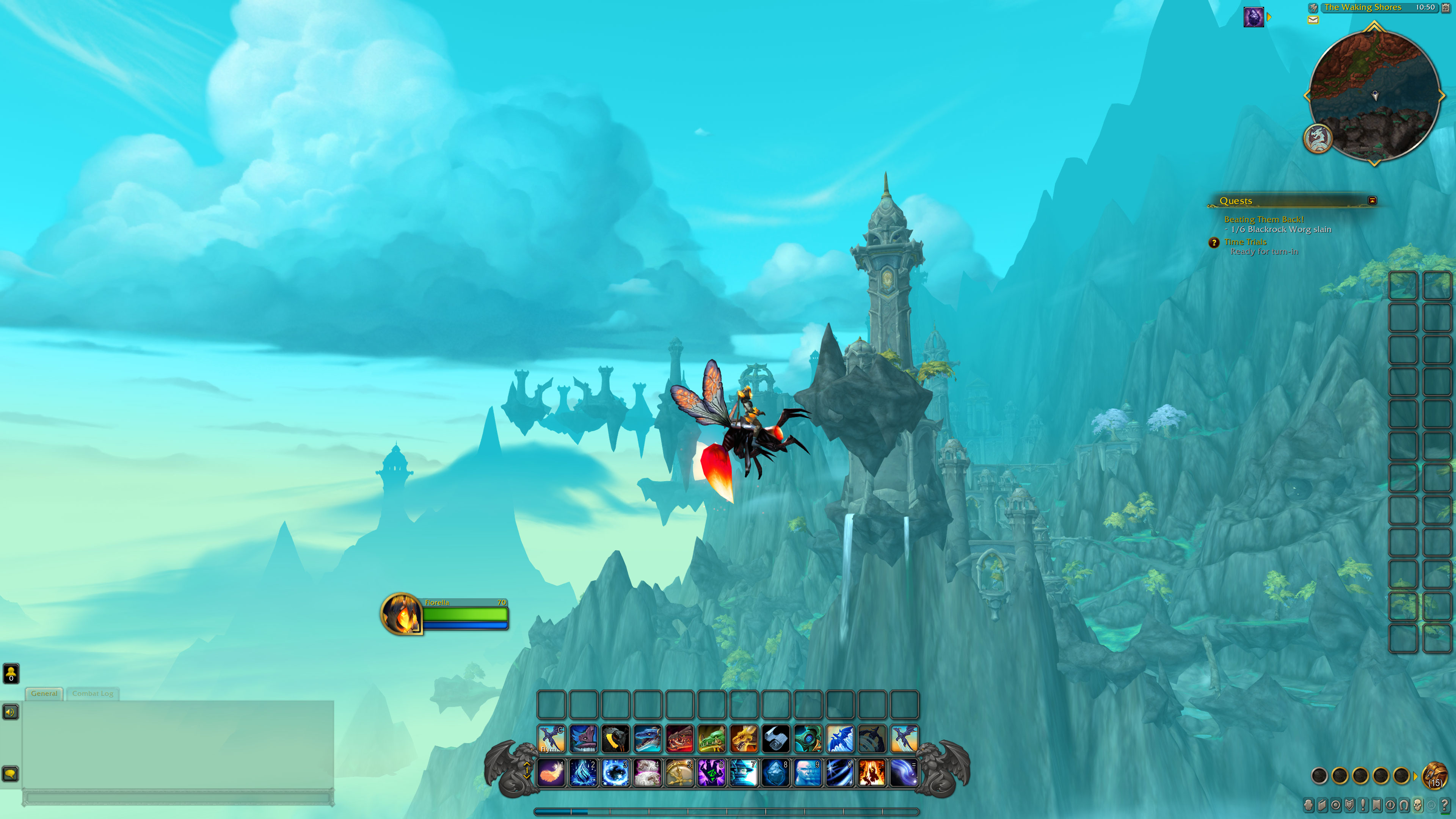Select Fiorella's player portrait

pos(401,614)
